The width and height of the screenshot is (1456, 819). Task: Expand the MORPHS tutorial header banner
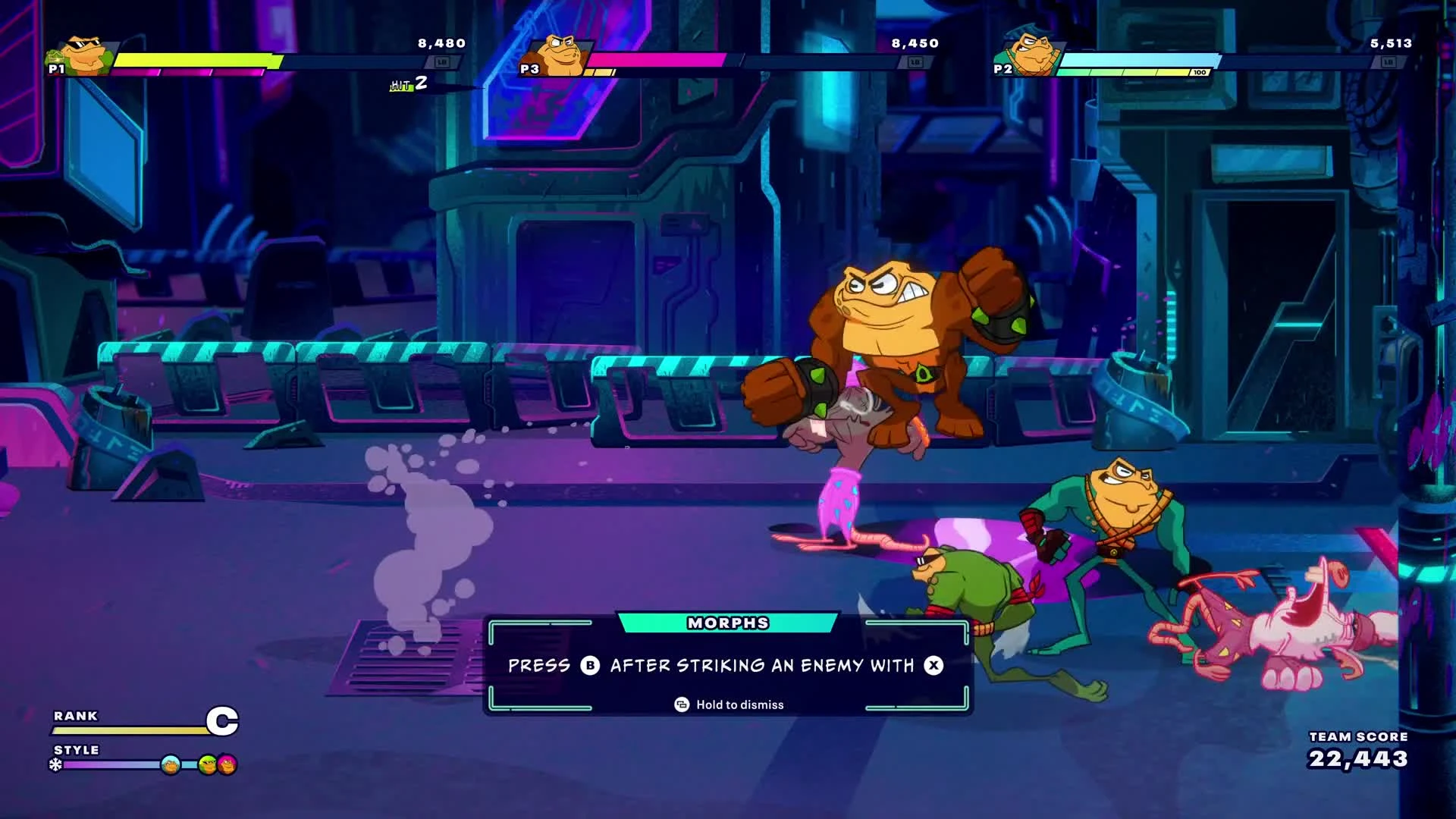pyautogui.click(x=726, y=623)
